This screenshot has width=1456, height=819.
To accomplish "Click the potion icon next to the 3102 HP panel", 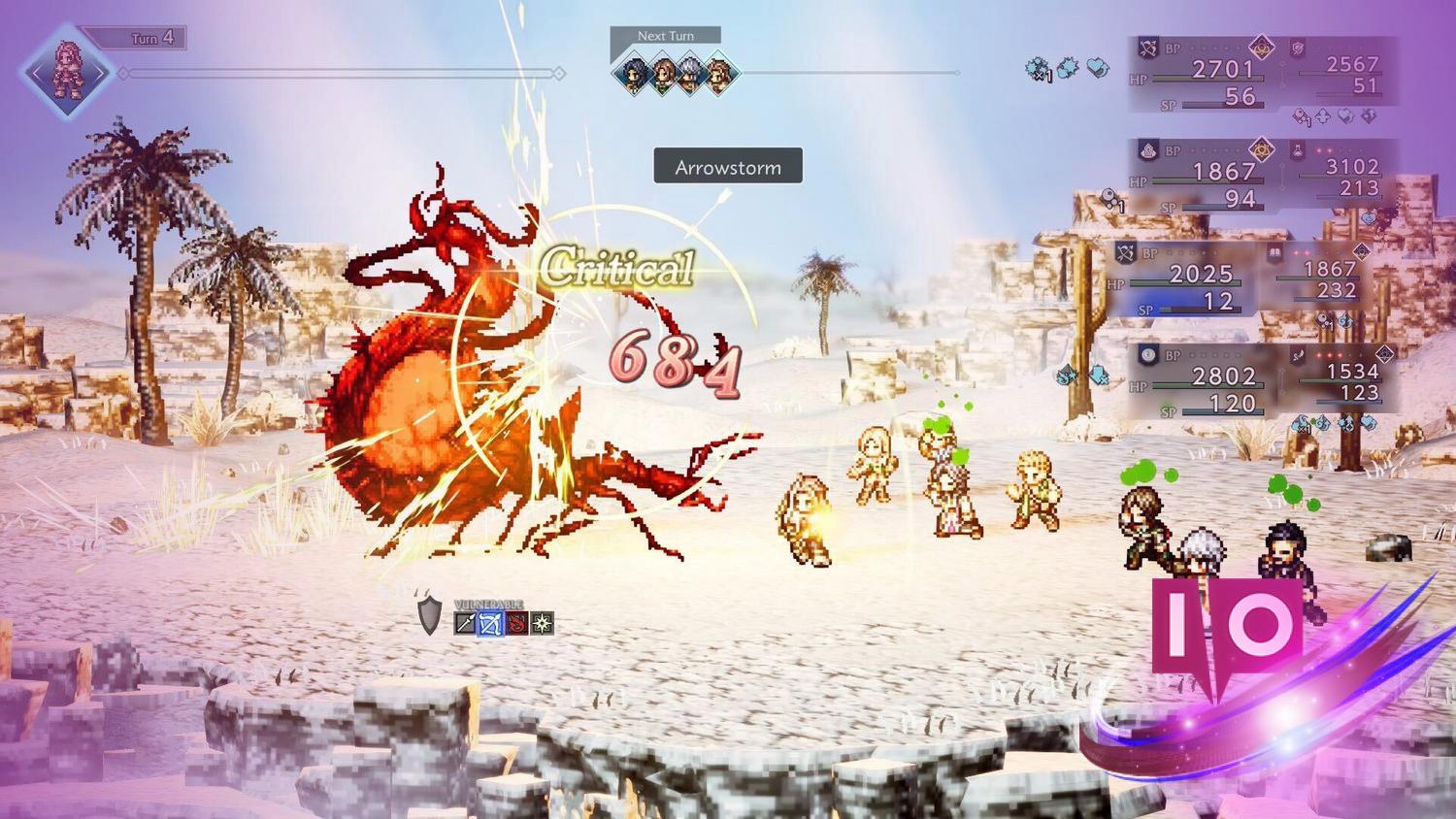I will pos(1298,151).
